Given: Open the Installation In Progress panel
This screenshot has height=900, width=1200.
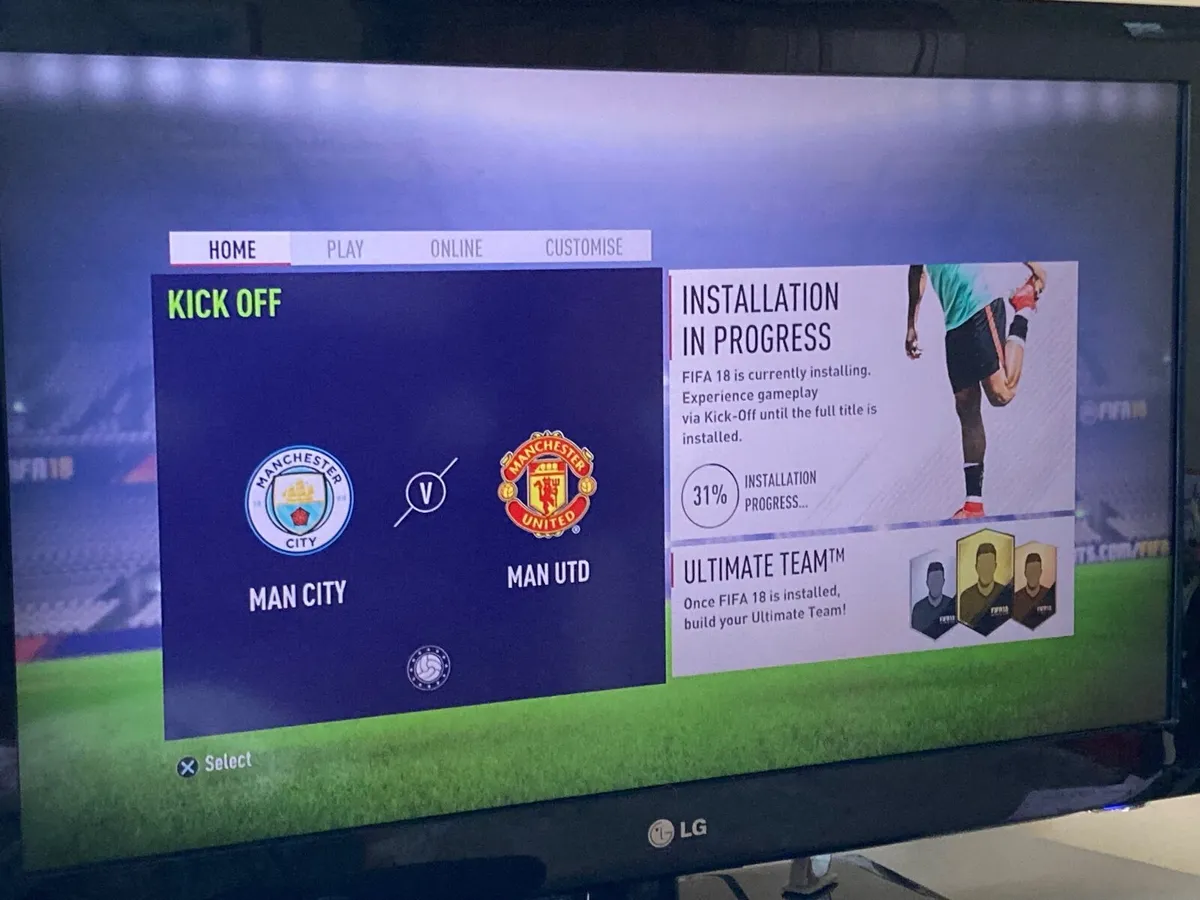Looking at the screenshot, I should pyautogui.click(x=872, y=395).
